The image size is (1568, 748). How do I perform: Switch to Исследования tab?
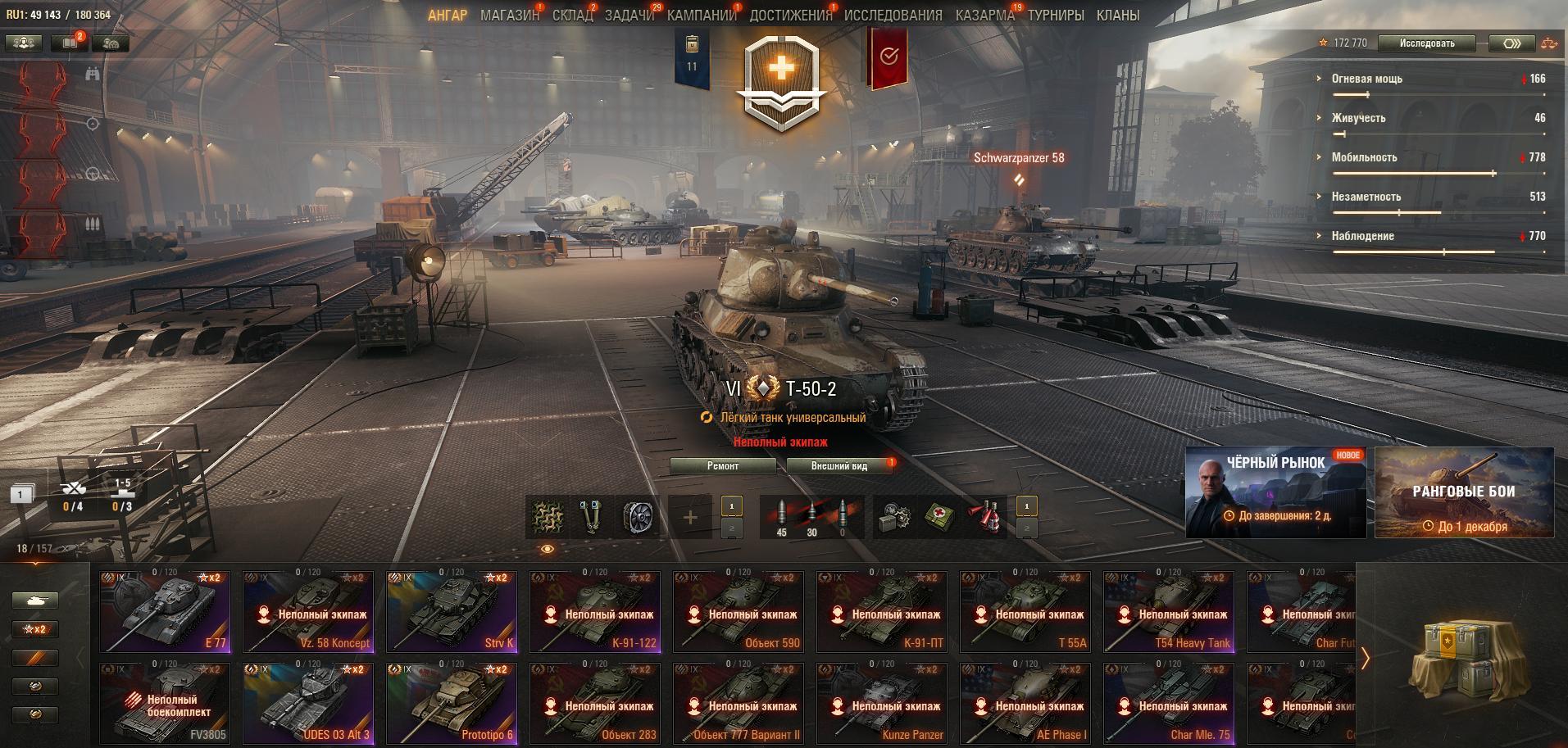(893, 15)
